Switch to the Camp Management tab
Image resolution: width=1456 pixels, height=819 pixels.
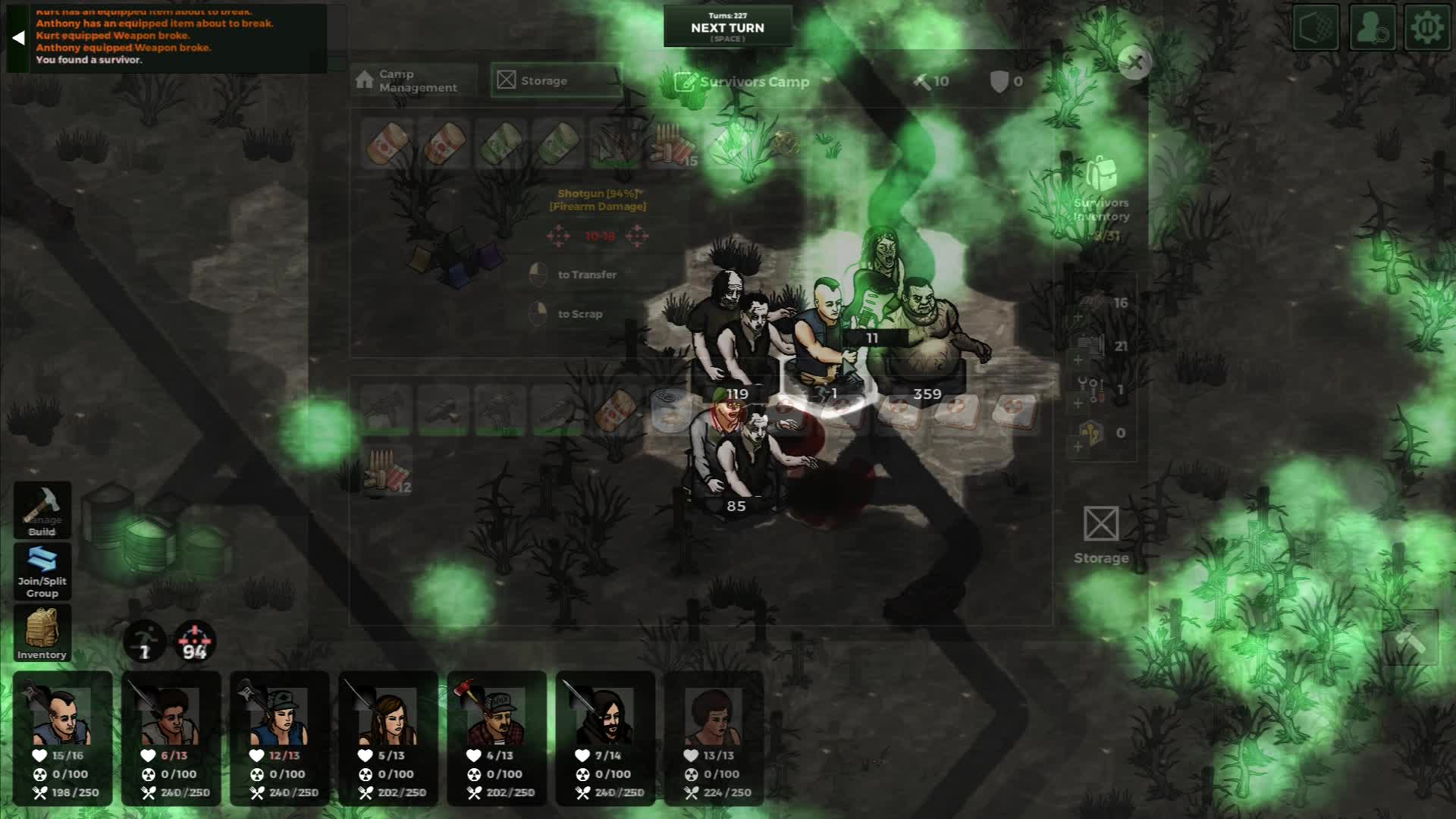pyautogui.click(x=412, y=81)
